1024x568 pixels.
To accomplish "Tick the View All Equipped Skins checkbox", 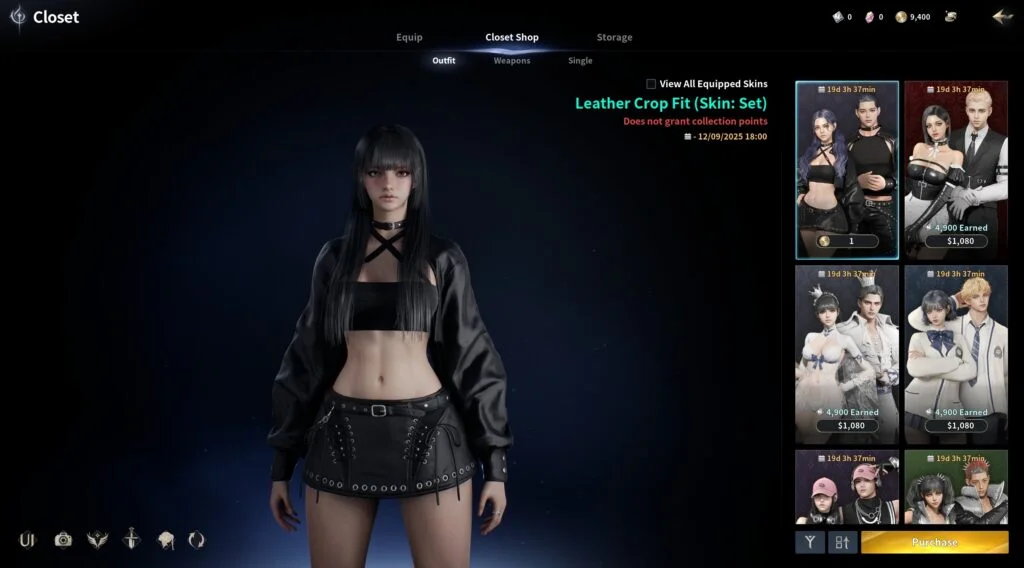I will point(651,84).
